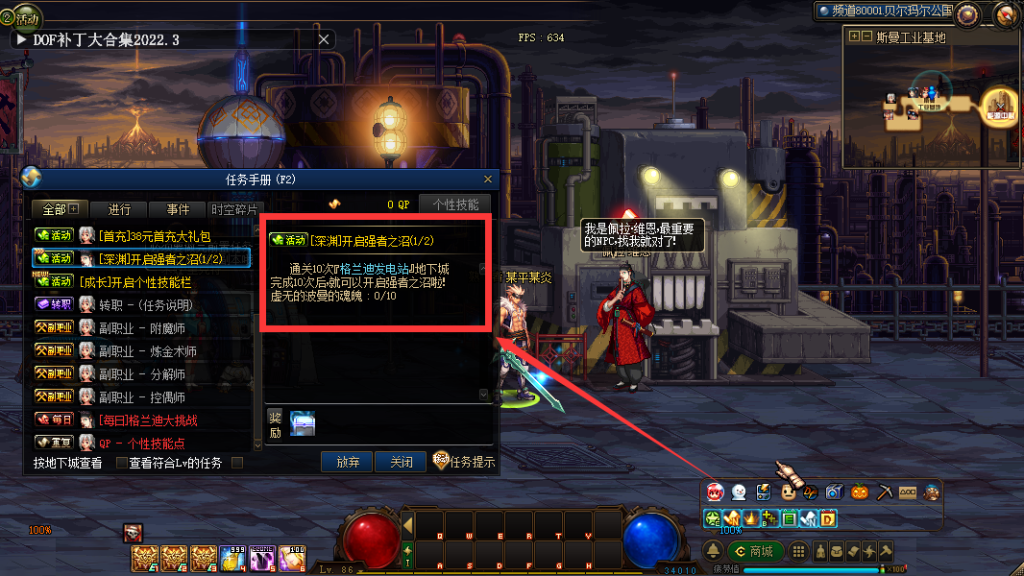Screen dimensions: 1024x576
Task: Click the 个性技能 button
Action: click(455, 204)
